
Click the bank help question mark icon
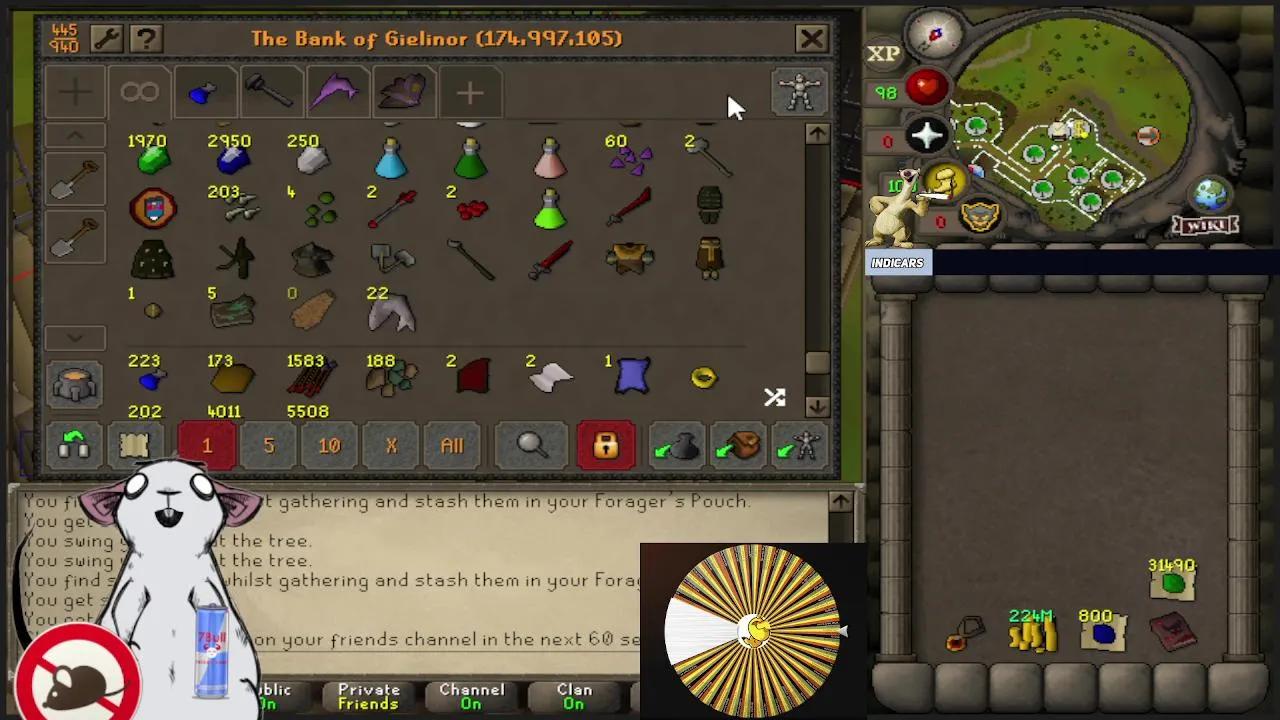[145, 38]
